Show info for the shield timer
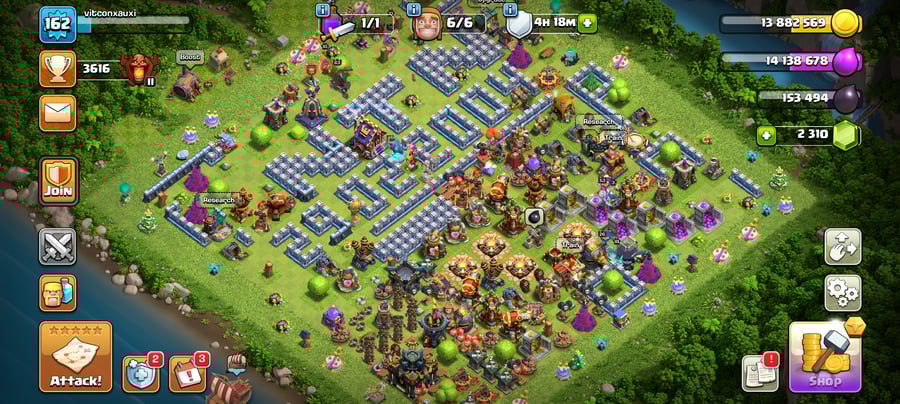Screen dimensions: 900x404 512,10
